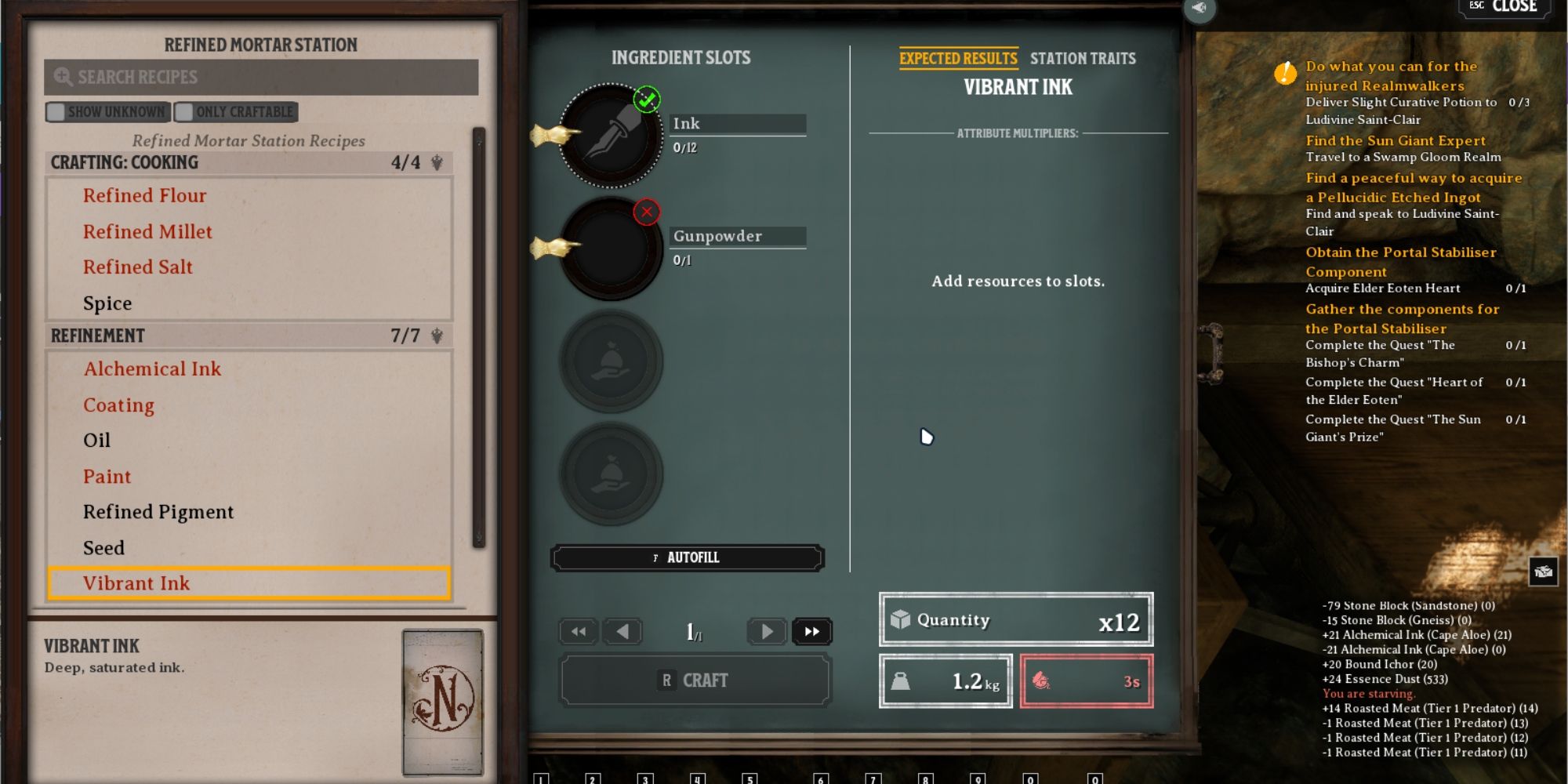Viewport: 1568px width, 784px height.
Task: Click the weight scale icon
Action: pyautogui.click(x=903, y=681)
